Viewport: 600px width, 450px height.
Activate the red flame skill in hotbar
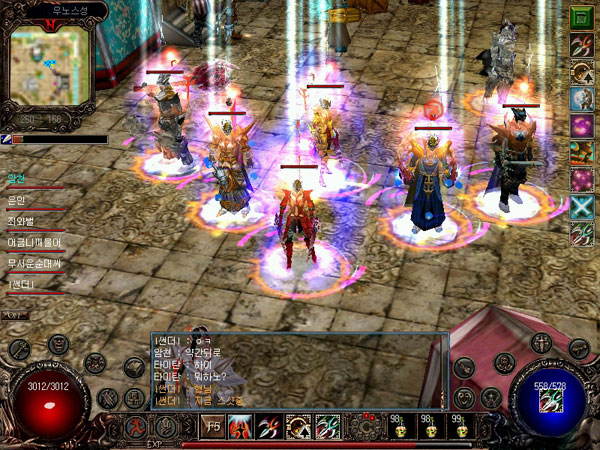pos(241,428)
